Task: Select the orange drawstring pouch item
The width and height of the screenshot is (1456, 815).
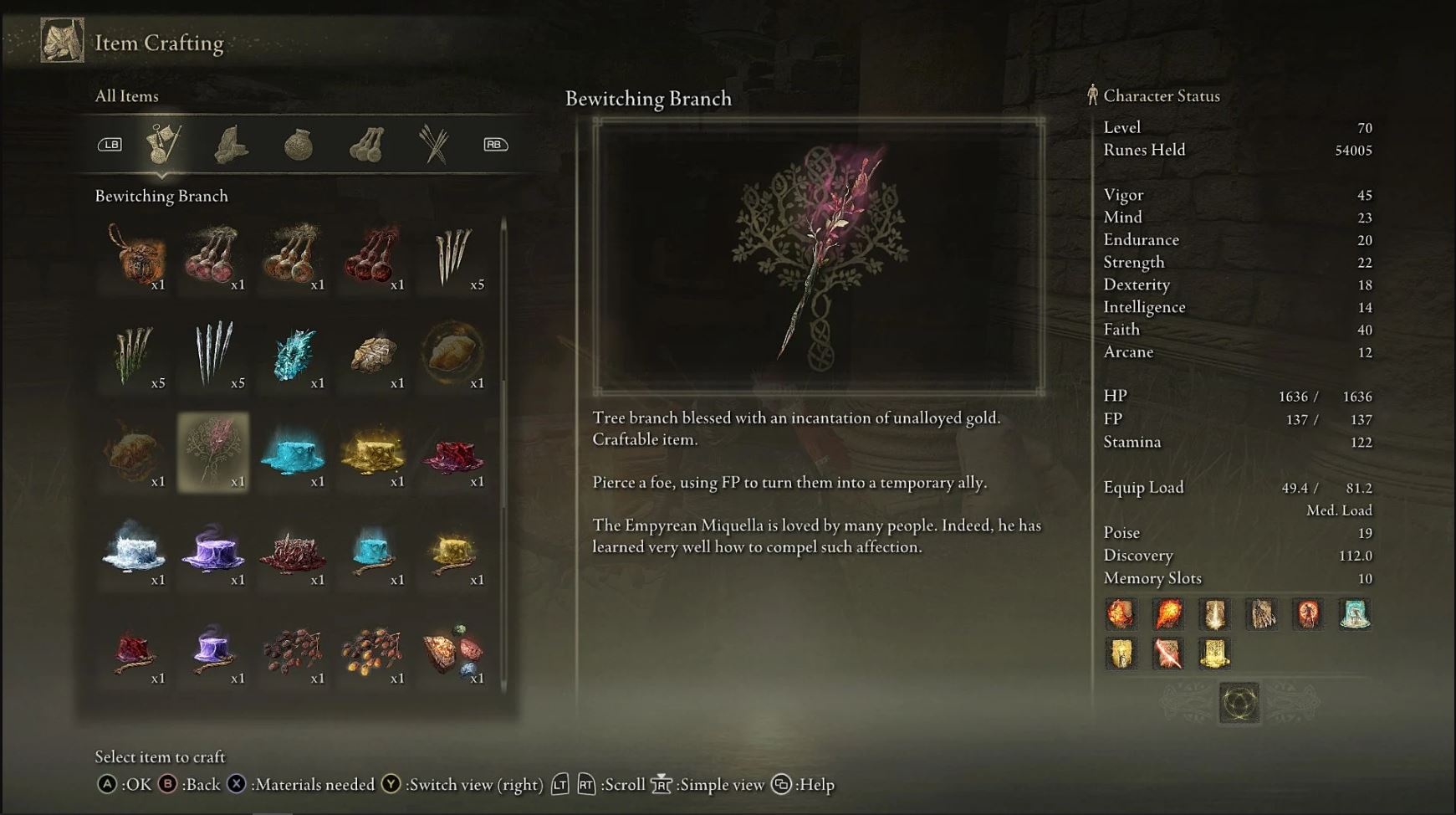Action: pos(134,255)
